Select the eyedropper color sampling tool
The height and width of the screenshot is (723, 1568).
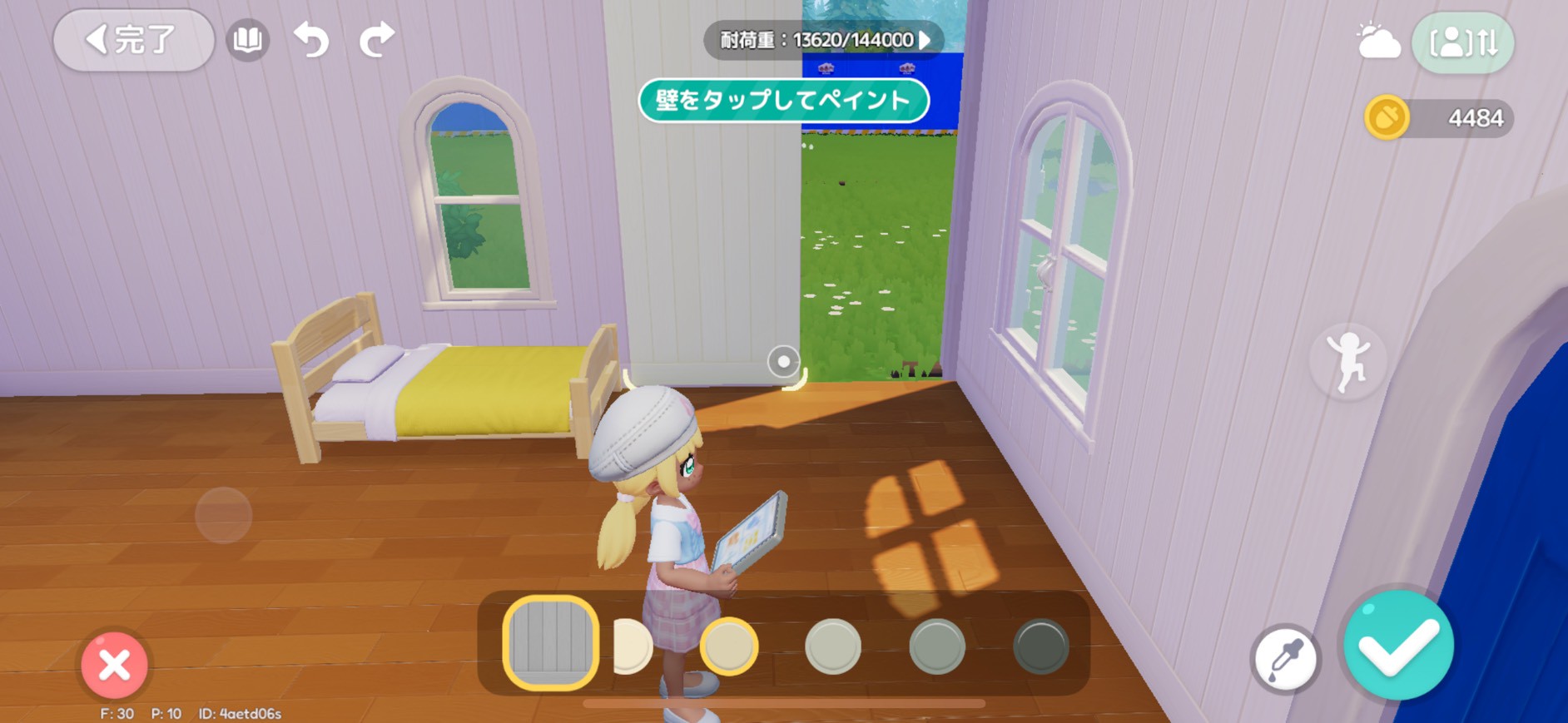[1288, 657]
